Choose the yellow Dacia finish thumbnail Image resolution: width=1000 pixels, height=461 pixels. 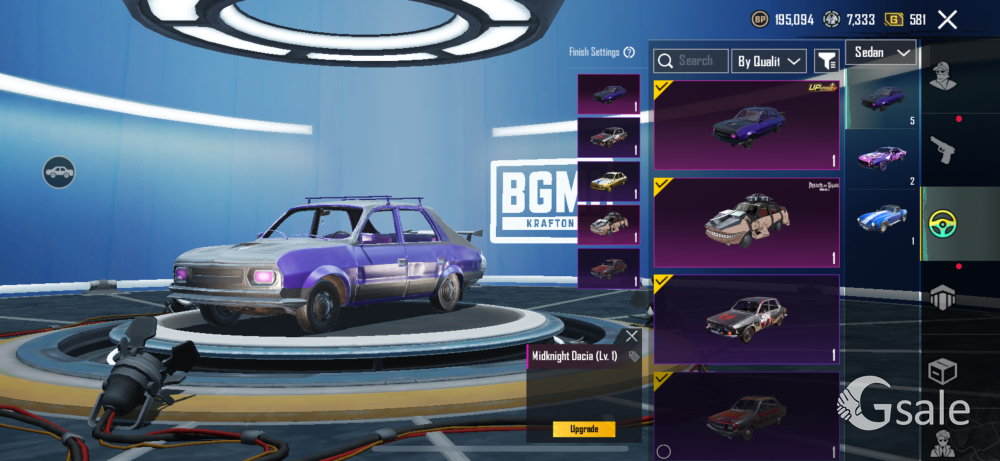[609, 181]
